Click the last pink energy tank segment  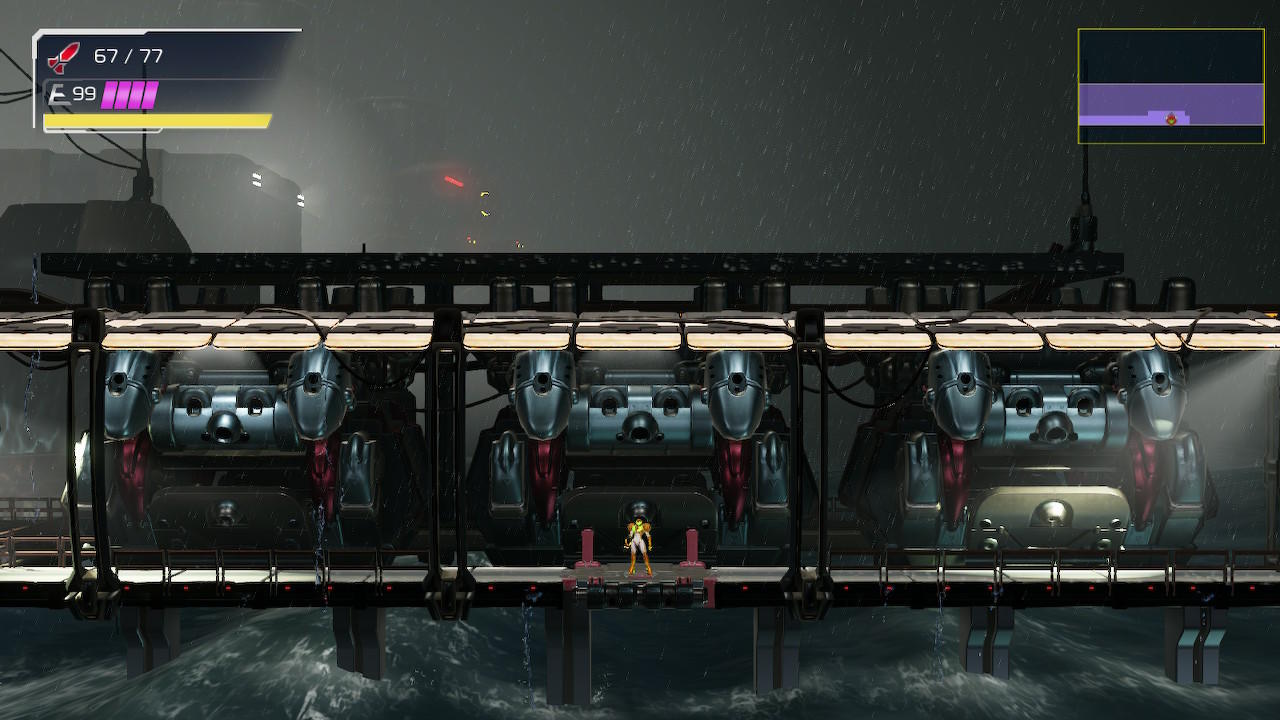150,93
